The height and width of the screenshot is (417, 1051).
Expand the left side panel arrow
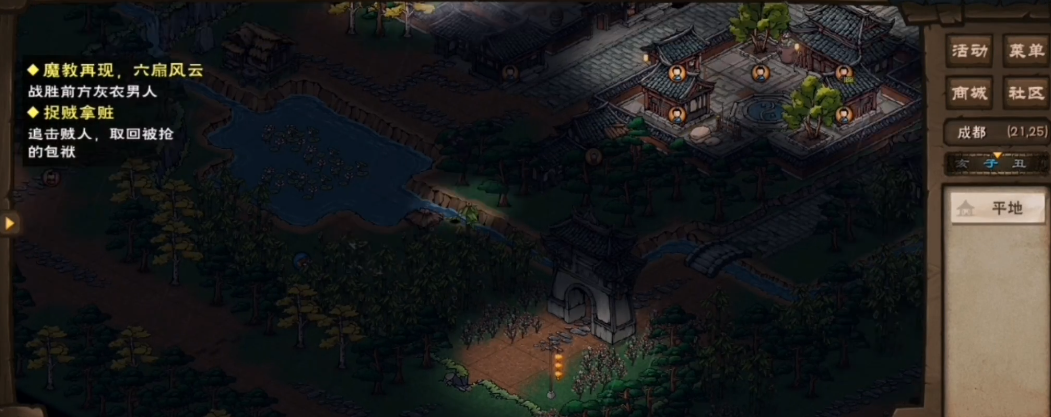coord(10,222)
